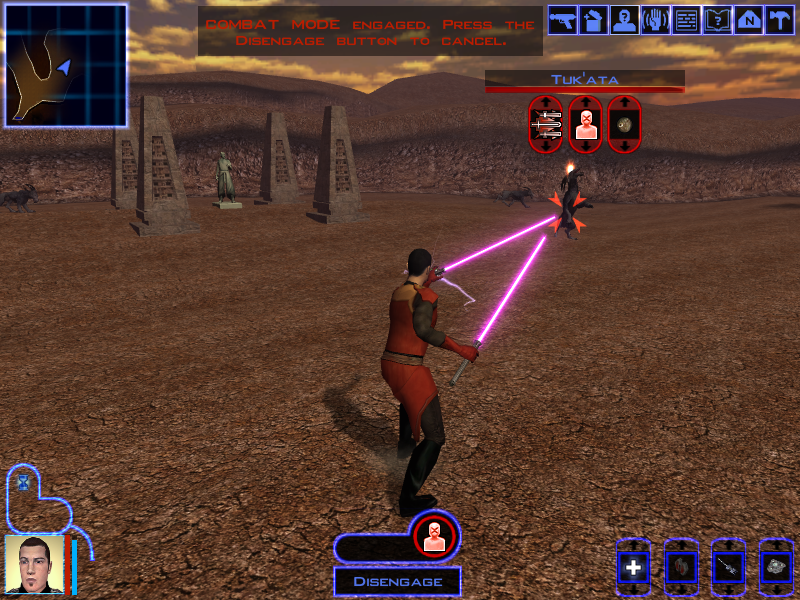The width and height of the screenshot is (800, 600).
Task: Use the stimulant syringe slot
Action: [729, 568]
